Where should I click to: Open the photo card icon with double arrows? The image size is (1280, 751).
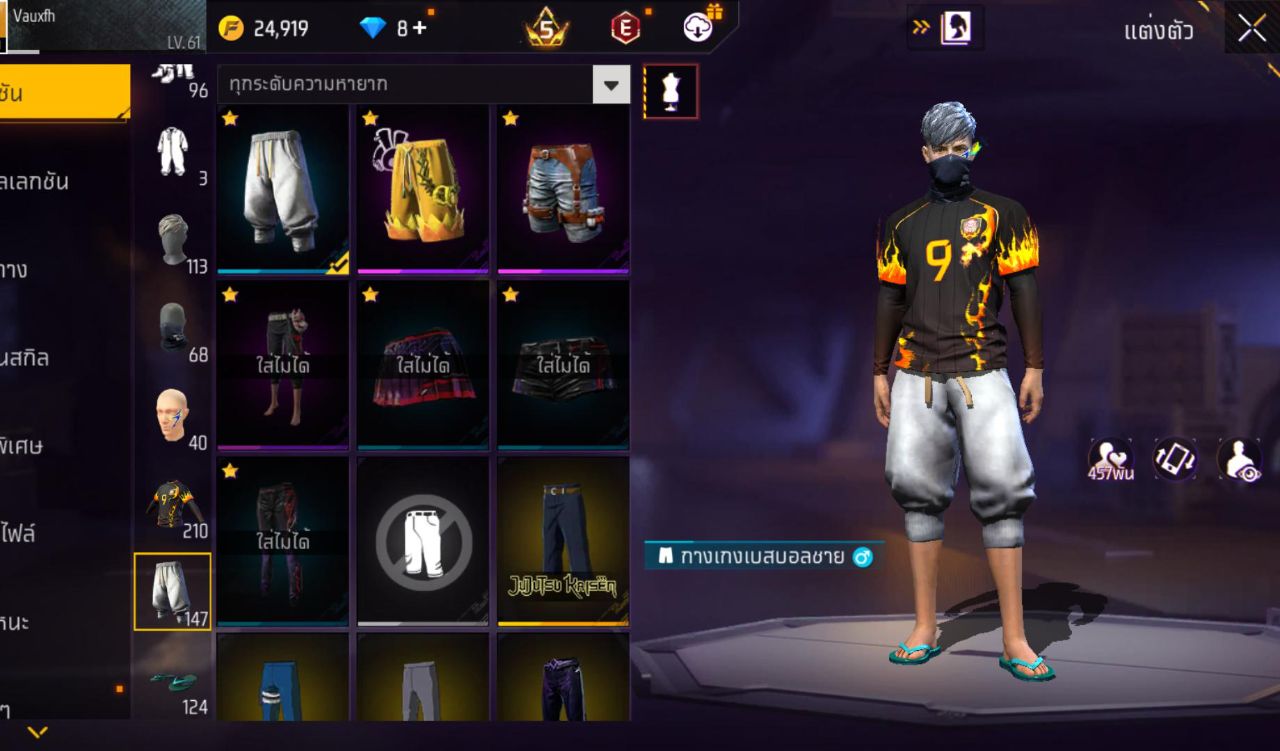(x=946, y=28)
